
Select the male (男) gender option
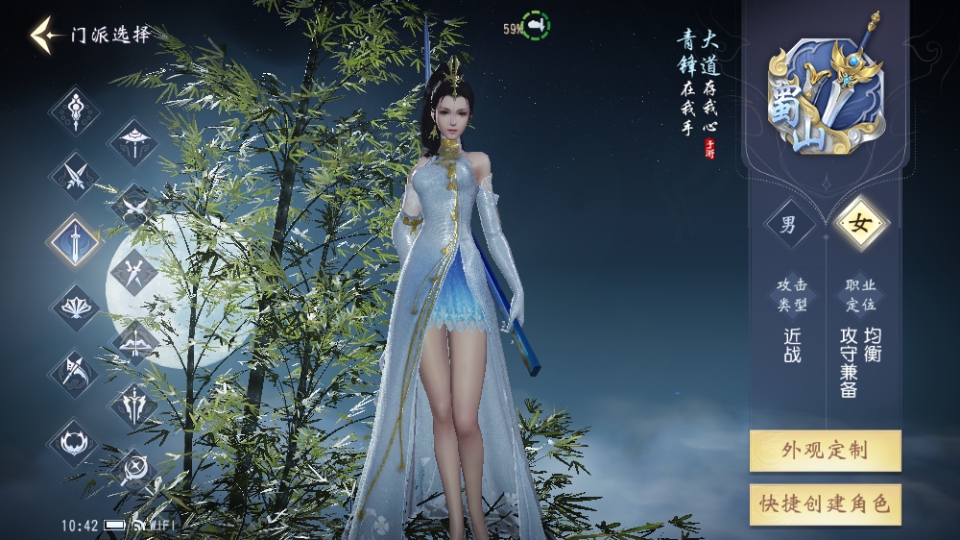click(x=789, y=224)
